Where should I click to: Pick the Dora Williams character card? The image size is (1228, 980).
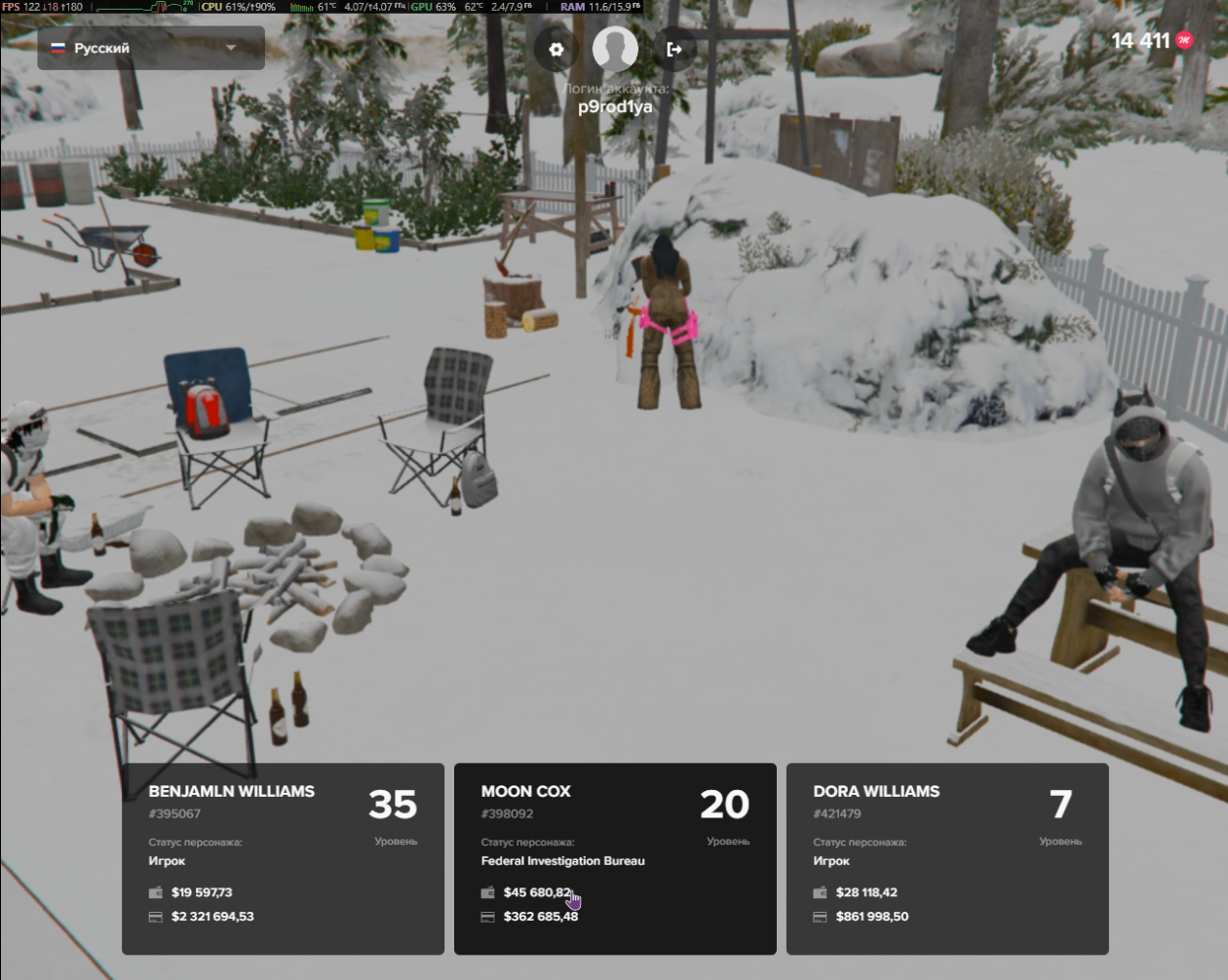[947, 858]
